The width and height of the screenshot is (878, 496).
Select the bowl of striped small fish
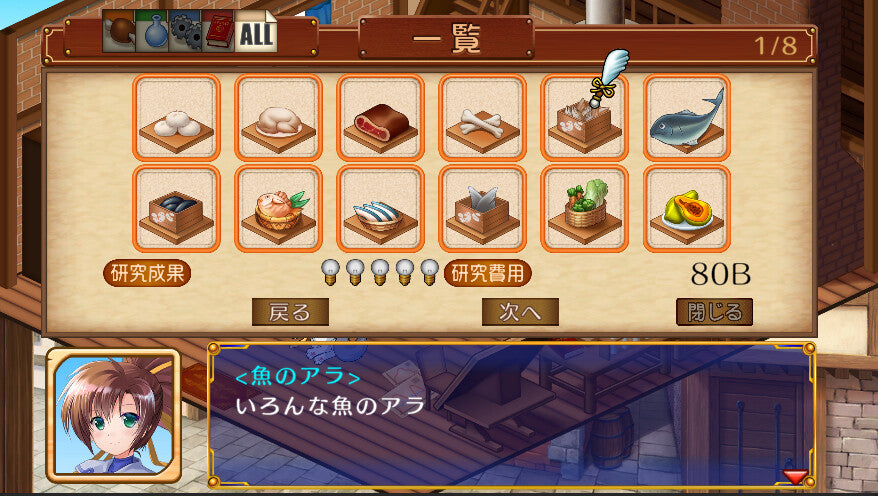click(x=381, y=208)
